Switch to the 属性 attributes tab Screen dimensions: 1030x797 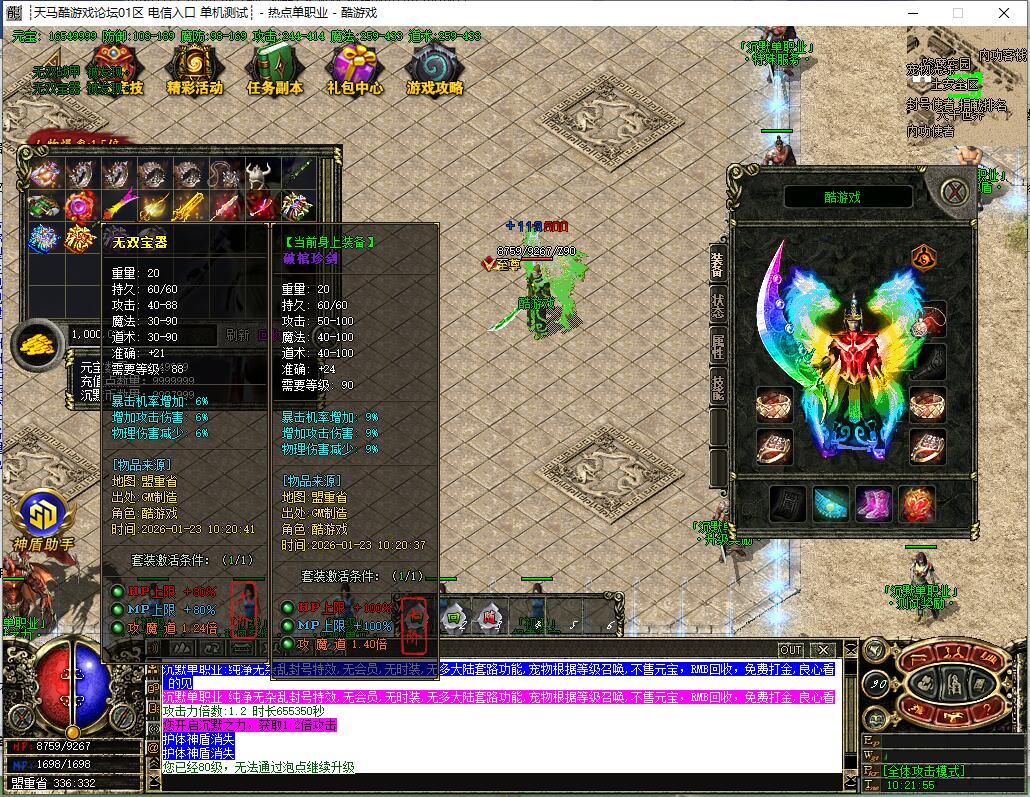[x=718, y=348]
